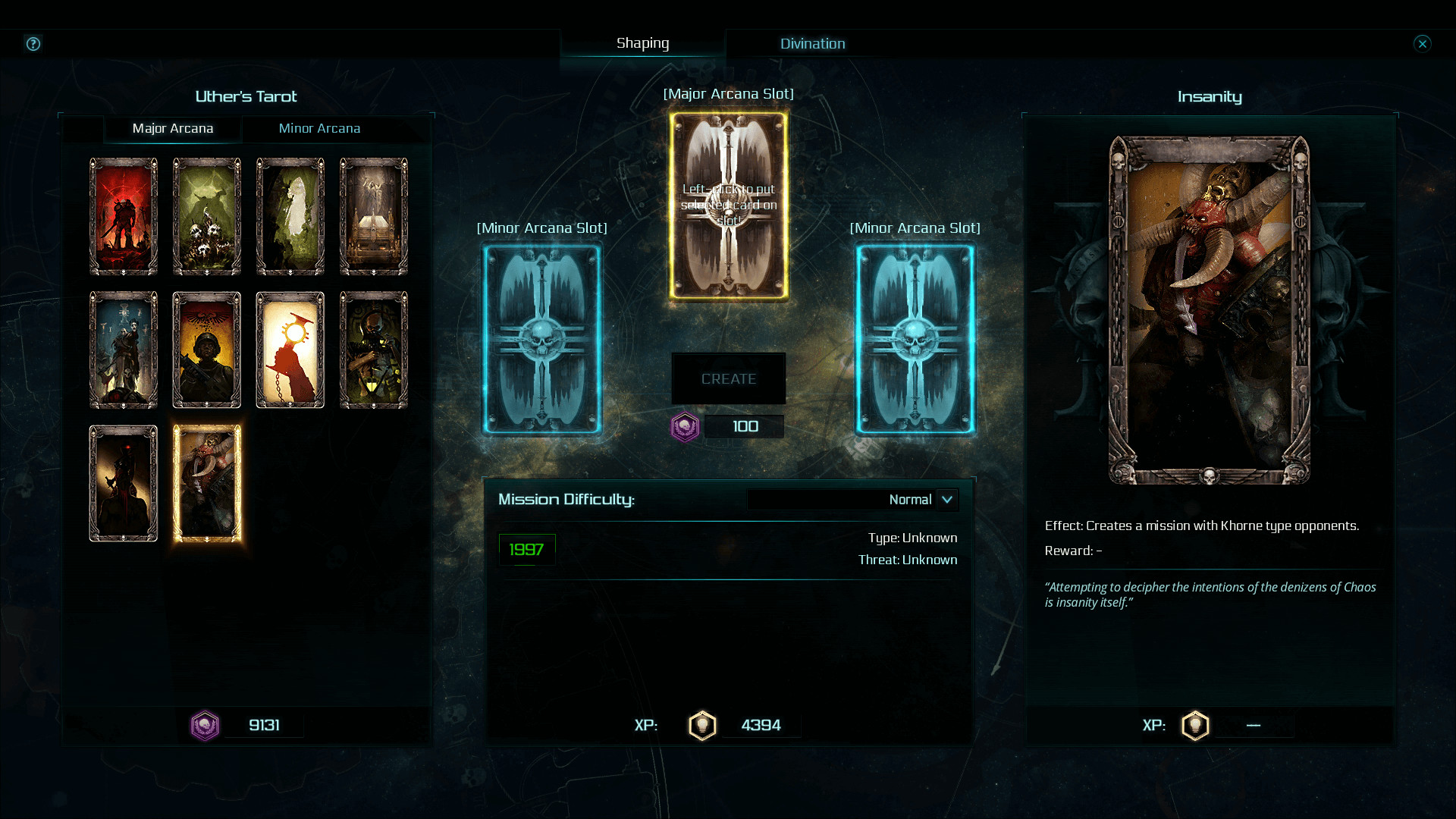1456x819 pixels.
Task: Show the Major Arcana cards tab
Action: point(173,128)
